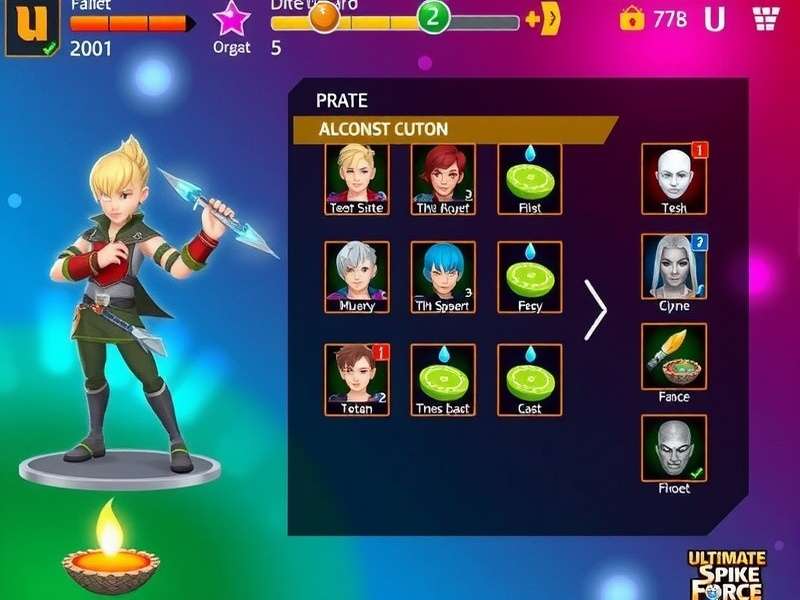The width and height of the screenshot is (800, 600).
Task: Show the next page with the arrow
Action: click(596, 310)
